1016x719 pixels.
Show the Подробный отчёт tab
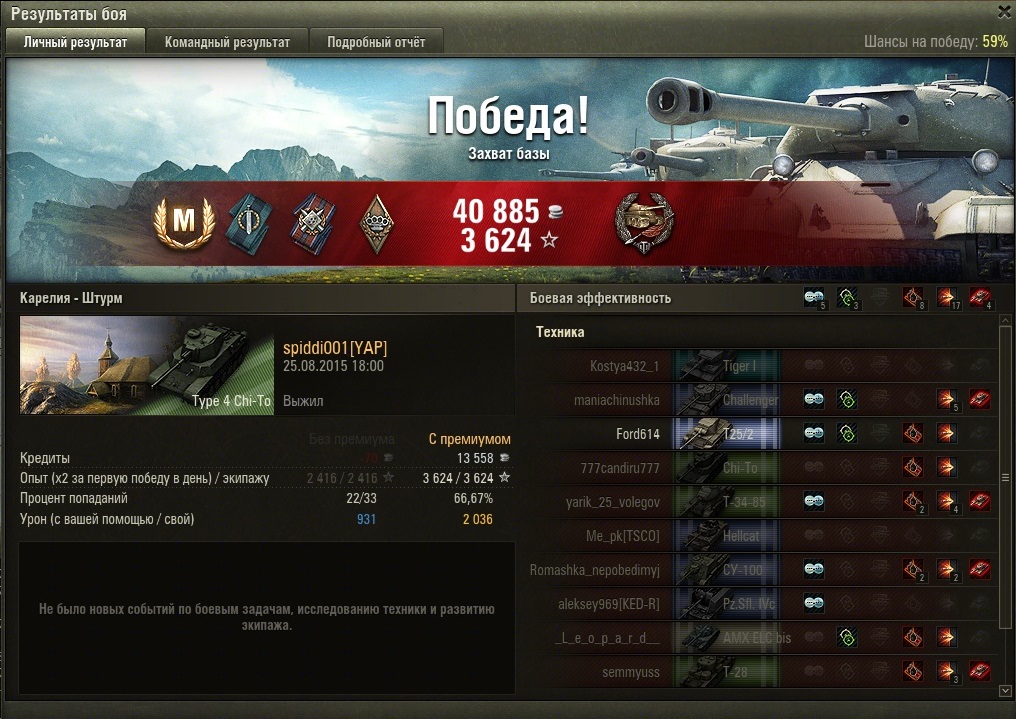(376, 42)
